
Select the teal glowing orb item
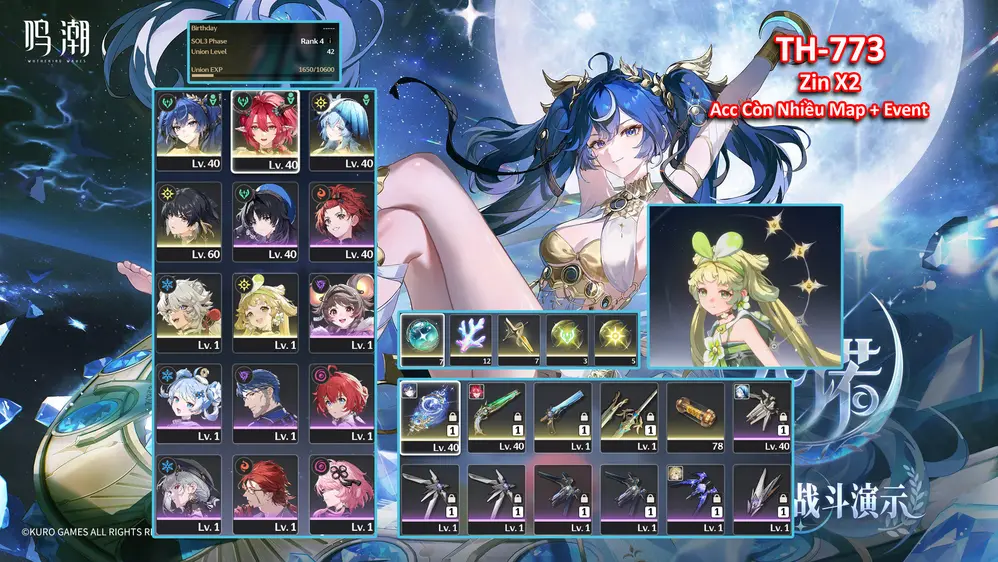423,340
